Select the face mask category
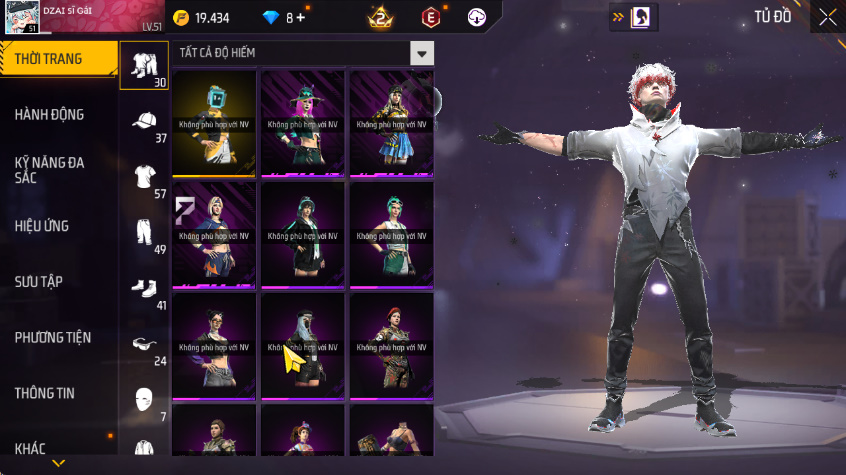 [x=144, y=399]
